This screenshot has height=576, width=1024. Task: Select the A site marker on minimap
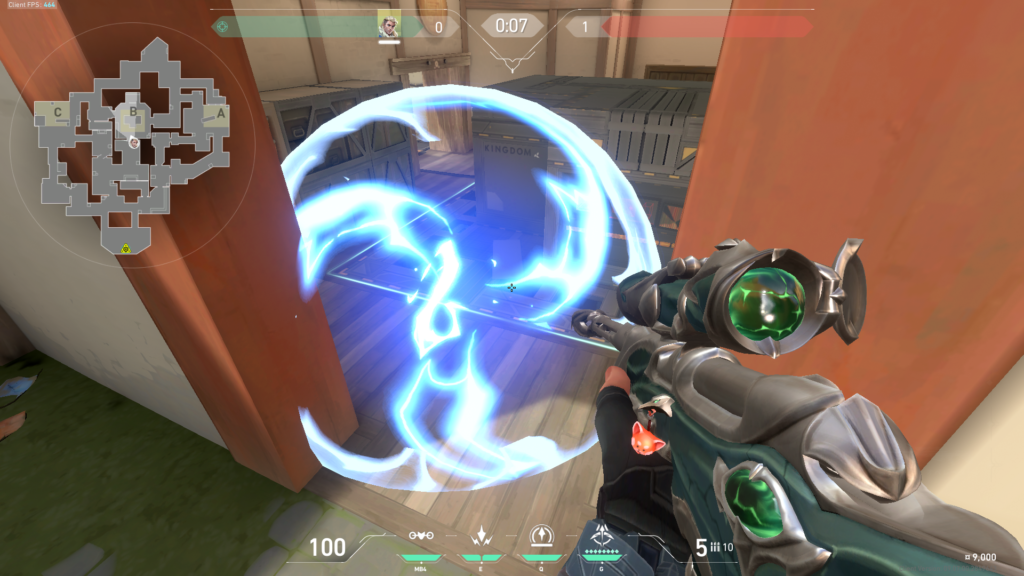(221, 112)
